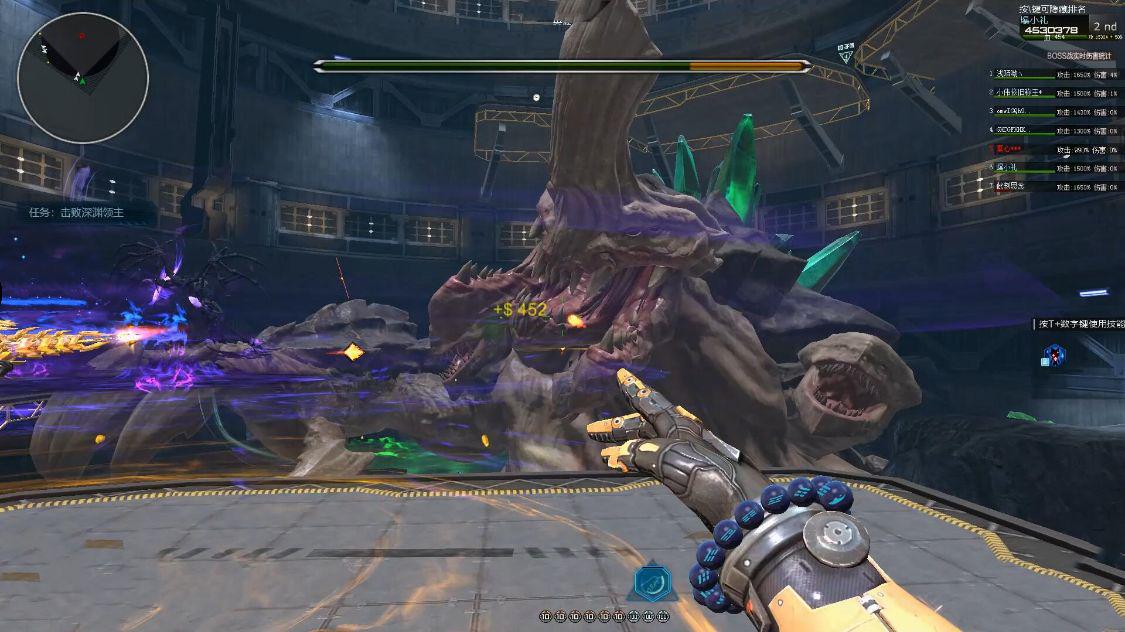Use the hexagonal skill icon under the T-key hint
This screenshot has height=632, width=1125.
[x=1054, y=354]
